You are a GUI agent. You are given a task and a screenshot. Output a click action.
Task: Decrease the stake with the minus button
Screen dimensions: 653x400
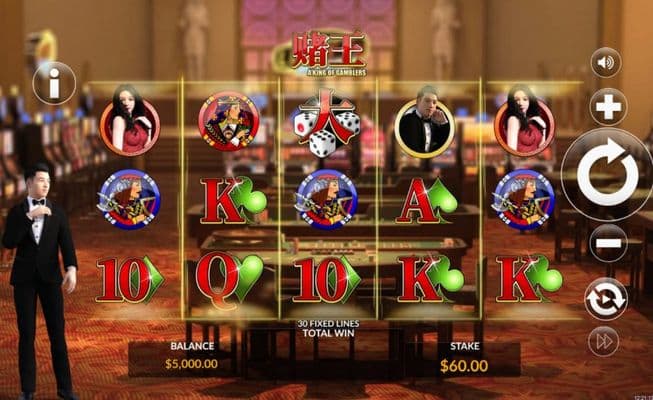click(x=607, y=243)
